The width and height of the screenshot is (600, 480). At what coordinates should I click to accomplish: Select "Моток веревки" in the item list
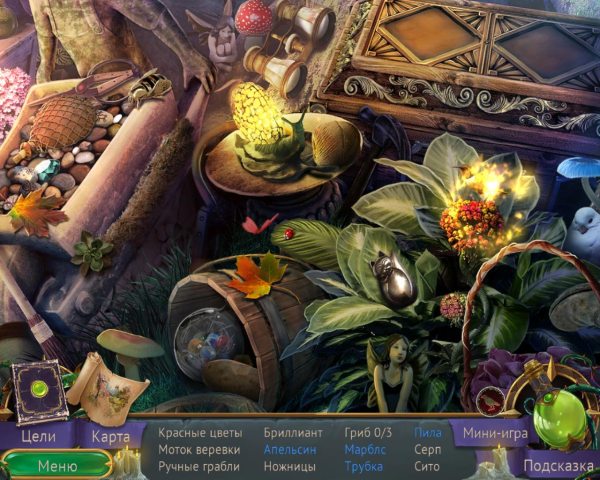[x=199, y=449]
